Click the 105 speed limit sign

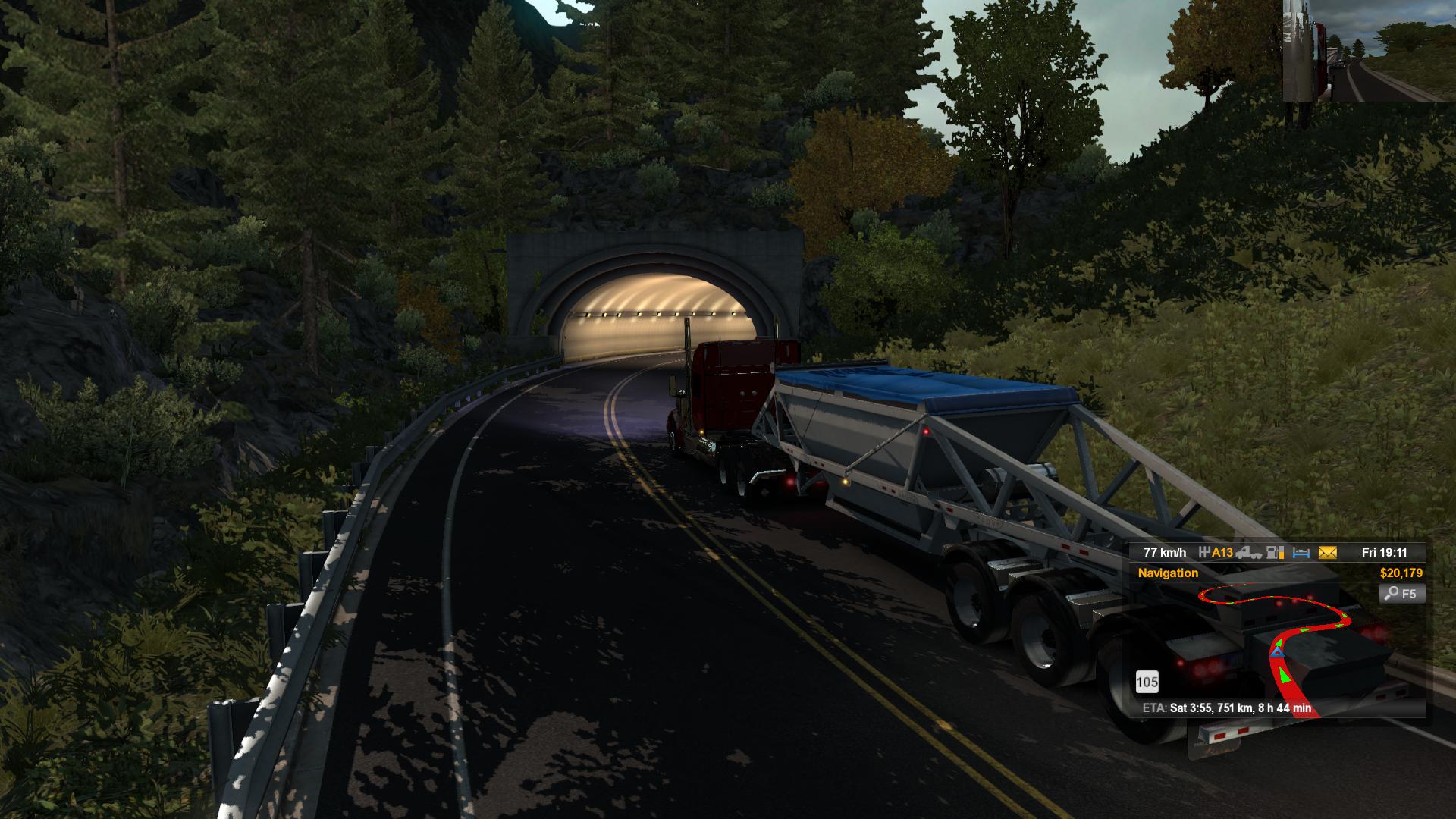(1147, 682)
